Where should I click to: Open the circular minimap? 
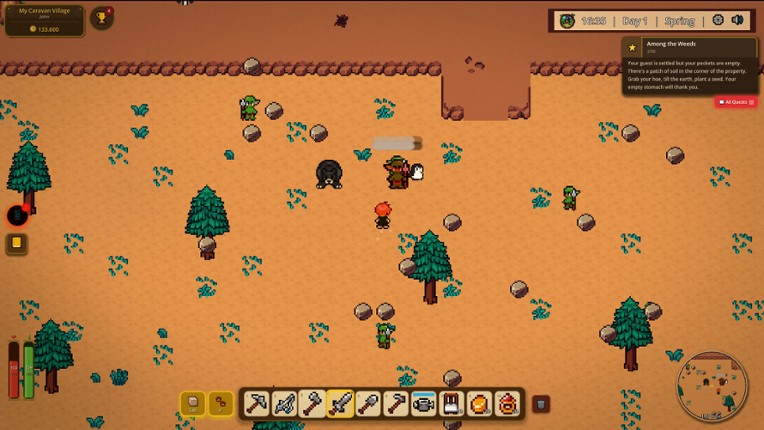click(712, 386)
